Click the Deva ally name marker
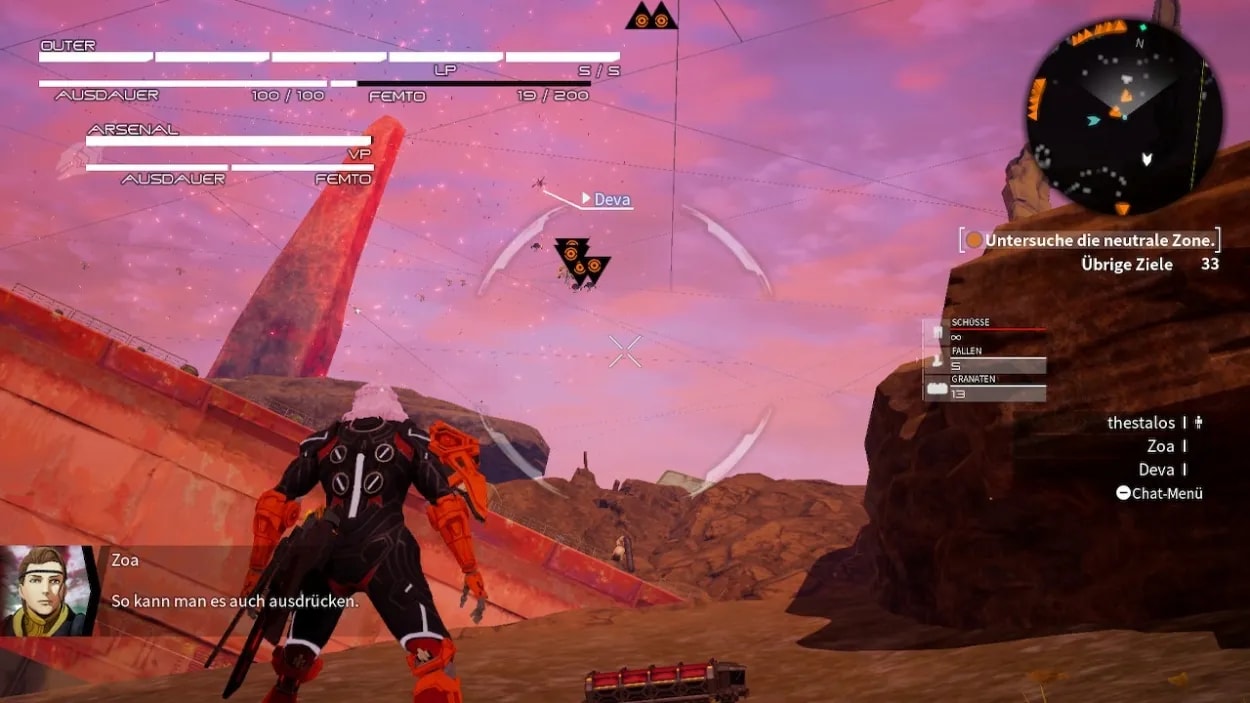The image size is (1250, 703). [x=612, y=200]
